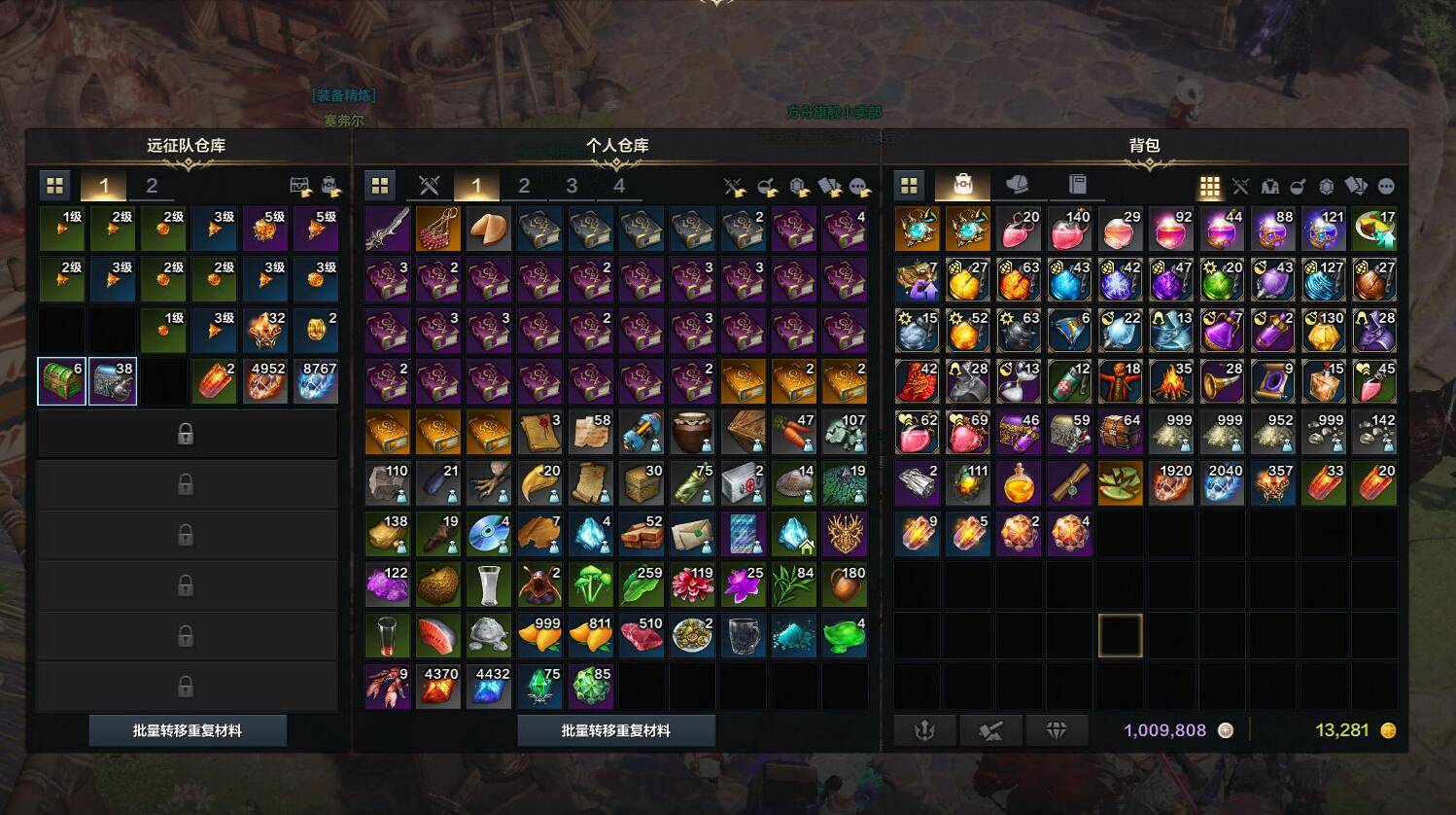The height and width of the screenshot is (815, 1456).
Task: Select the scarecrow item stack of 18
Action: click(1121, 381)
